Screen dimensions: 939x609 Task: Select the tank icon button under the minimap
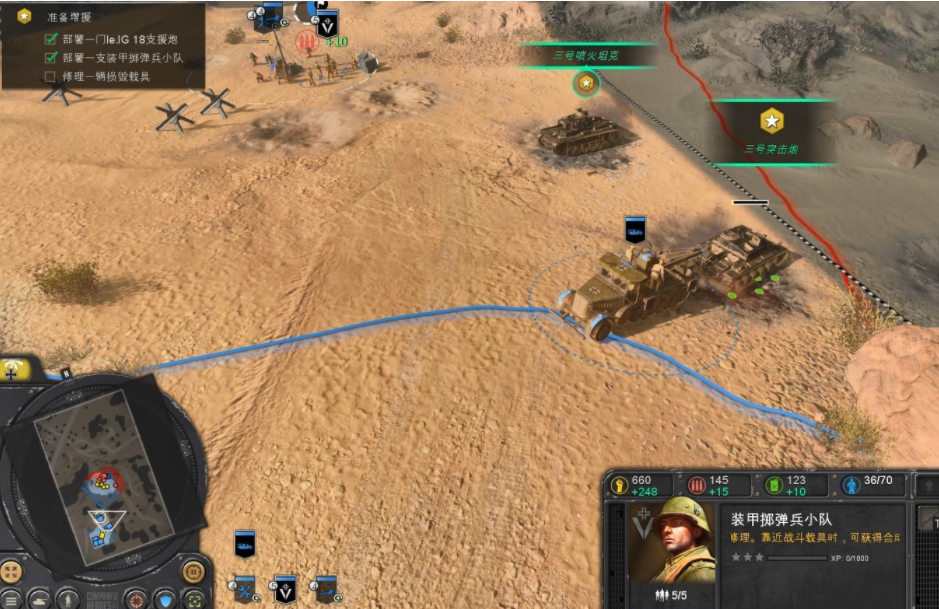39,598
